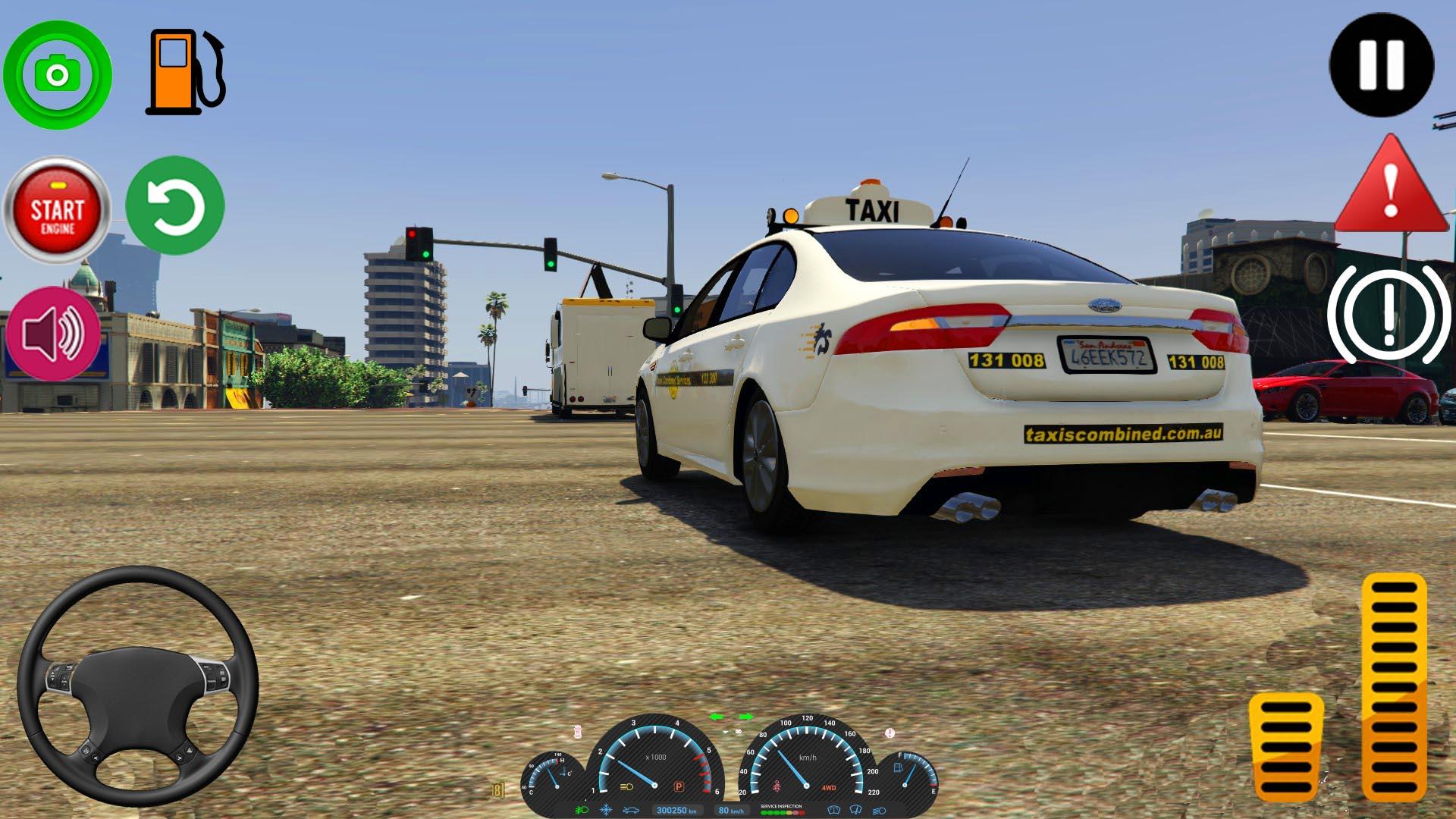Tap the seatbelt warning indicator on the speedometer

(777, 786)
